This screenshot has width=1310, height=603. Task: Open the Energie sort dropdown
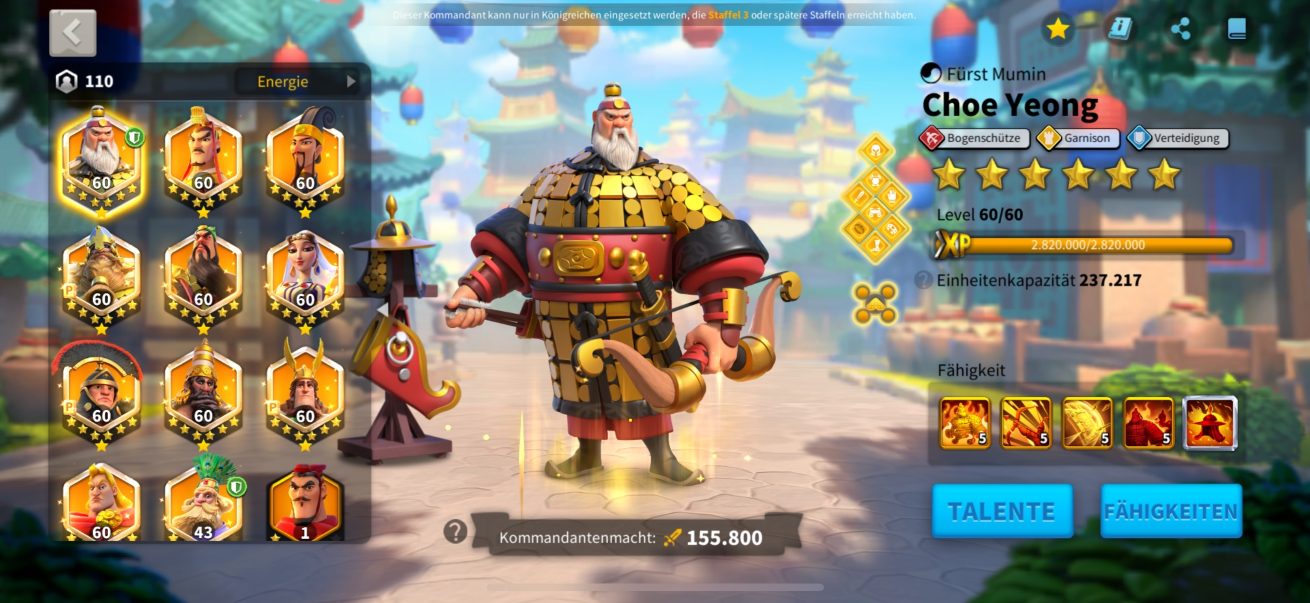(296, 82)
